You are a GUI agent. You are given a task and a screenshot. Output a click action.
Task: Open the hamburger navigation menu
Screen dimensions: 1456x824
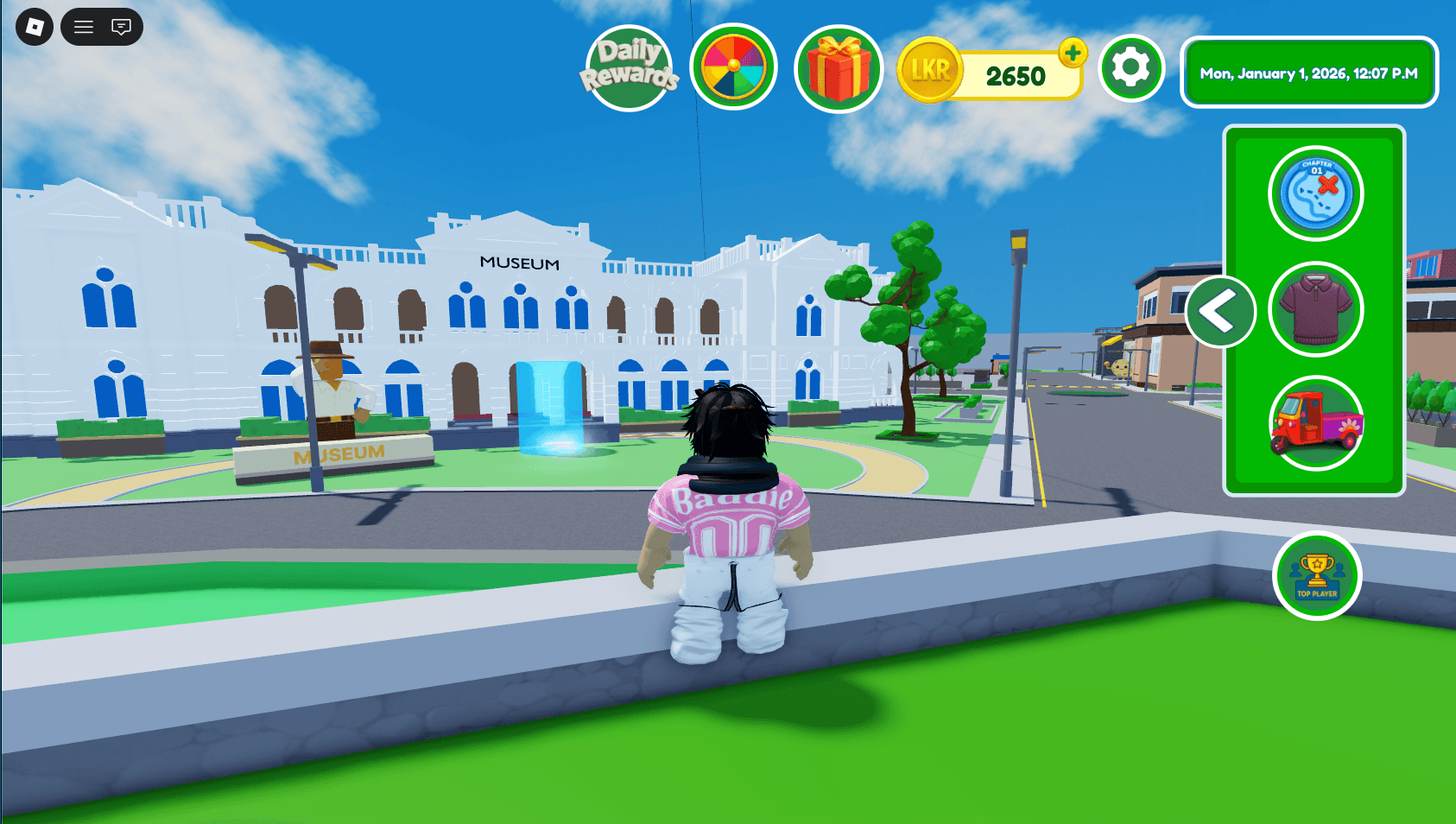pyautogui.click(x=83, y=26)
